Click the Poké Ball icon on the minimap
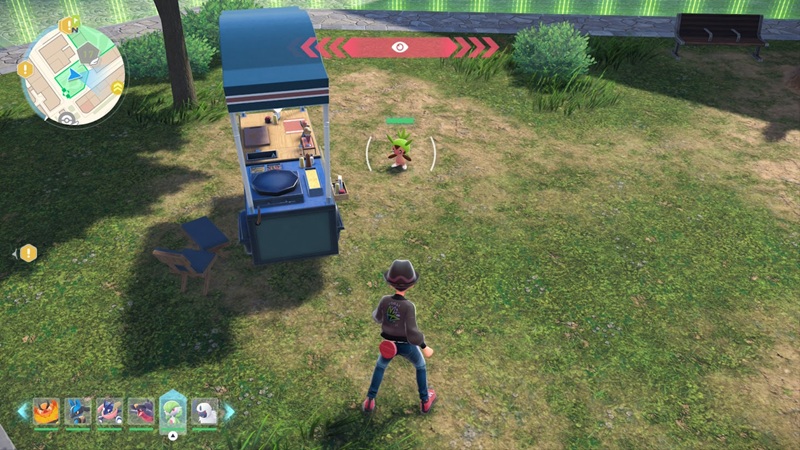Screen dimensions: 800x450 [67, 118]
